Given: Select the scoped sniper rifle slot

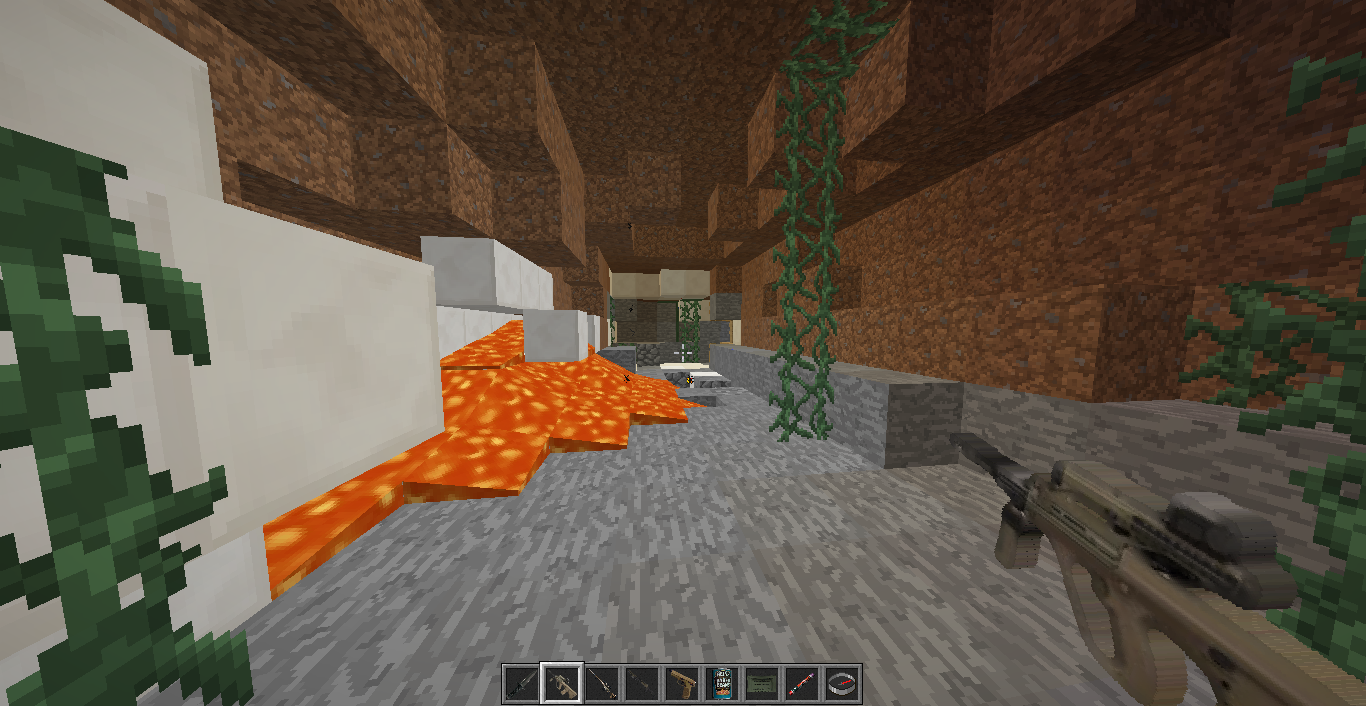Looking at the screenshot, I should click(601, 684).
